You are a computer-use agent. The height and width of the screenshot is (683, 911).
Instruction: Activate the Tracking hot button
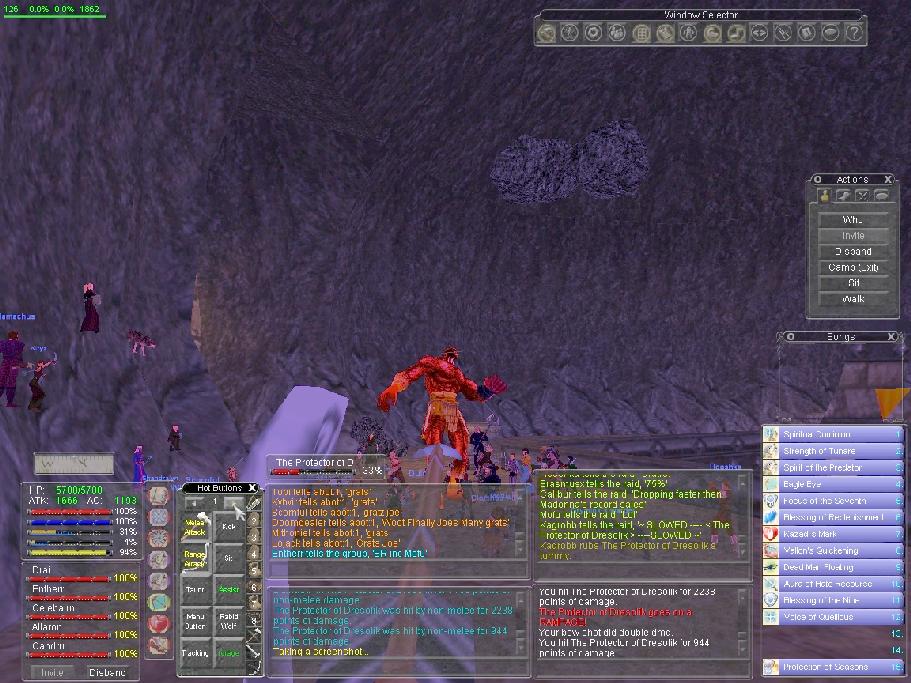tap(196, 654)
